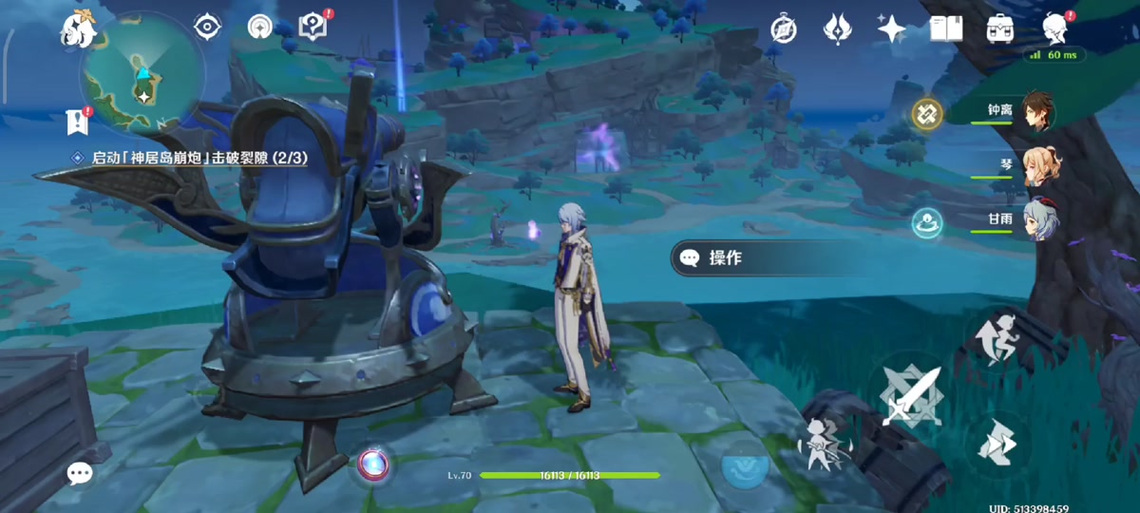Select the 启动「神居岛崩炮」击破裂隙 quest tracker
The height and width of the screenshot is (513, 1140).
click(199, 158)
